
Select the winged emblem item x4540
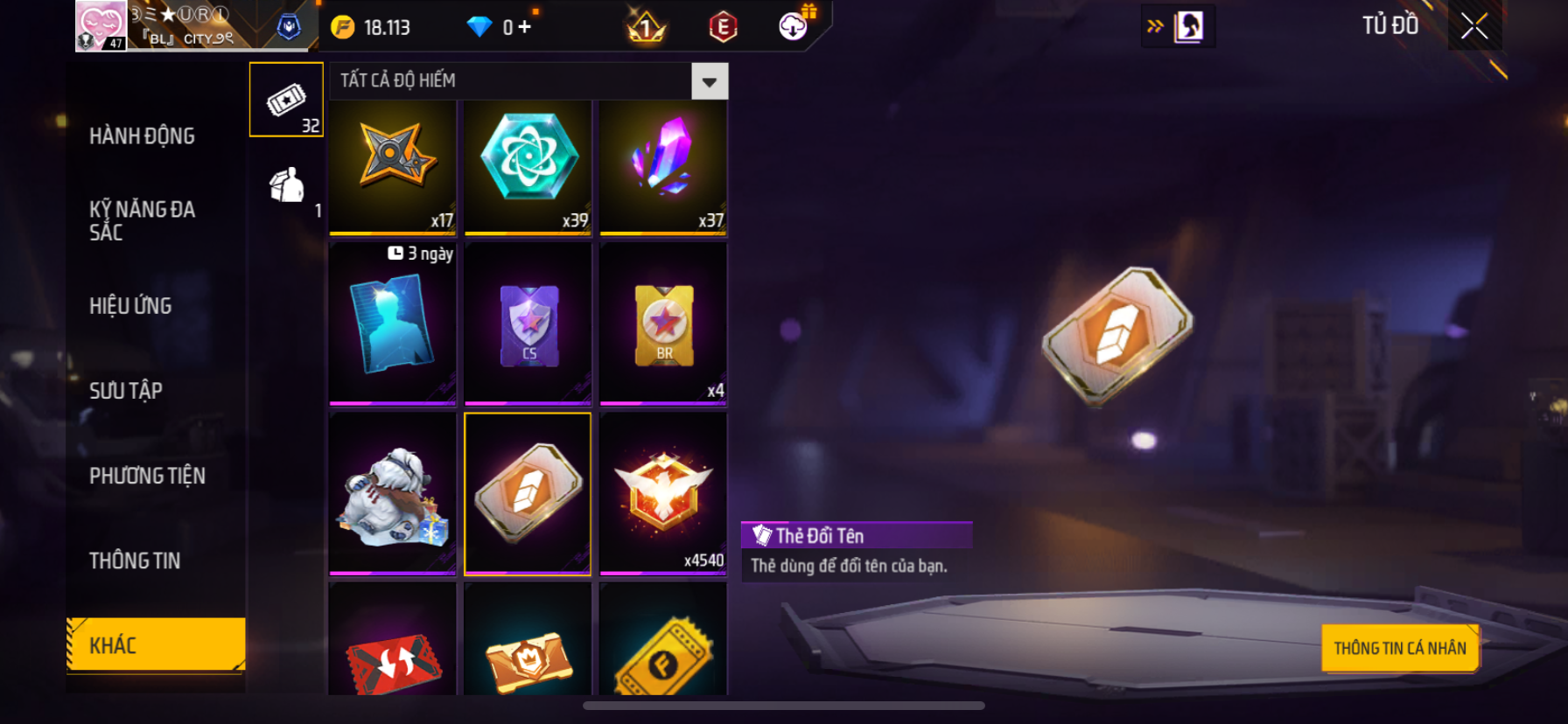pyautogui.click(x=663, y=494)
